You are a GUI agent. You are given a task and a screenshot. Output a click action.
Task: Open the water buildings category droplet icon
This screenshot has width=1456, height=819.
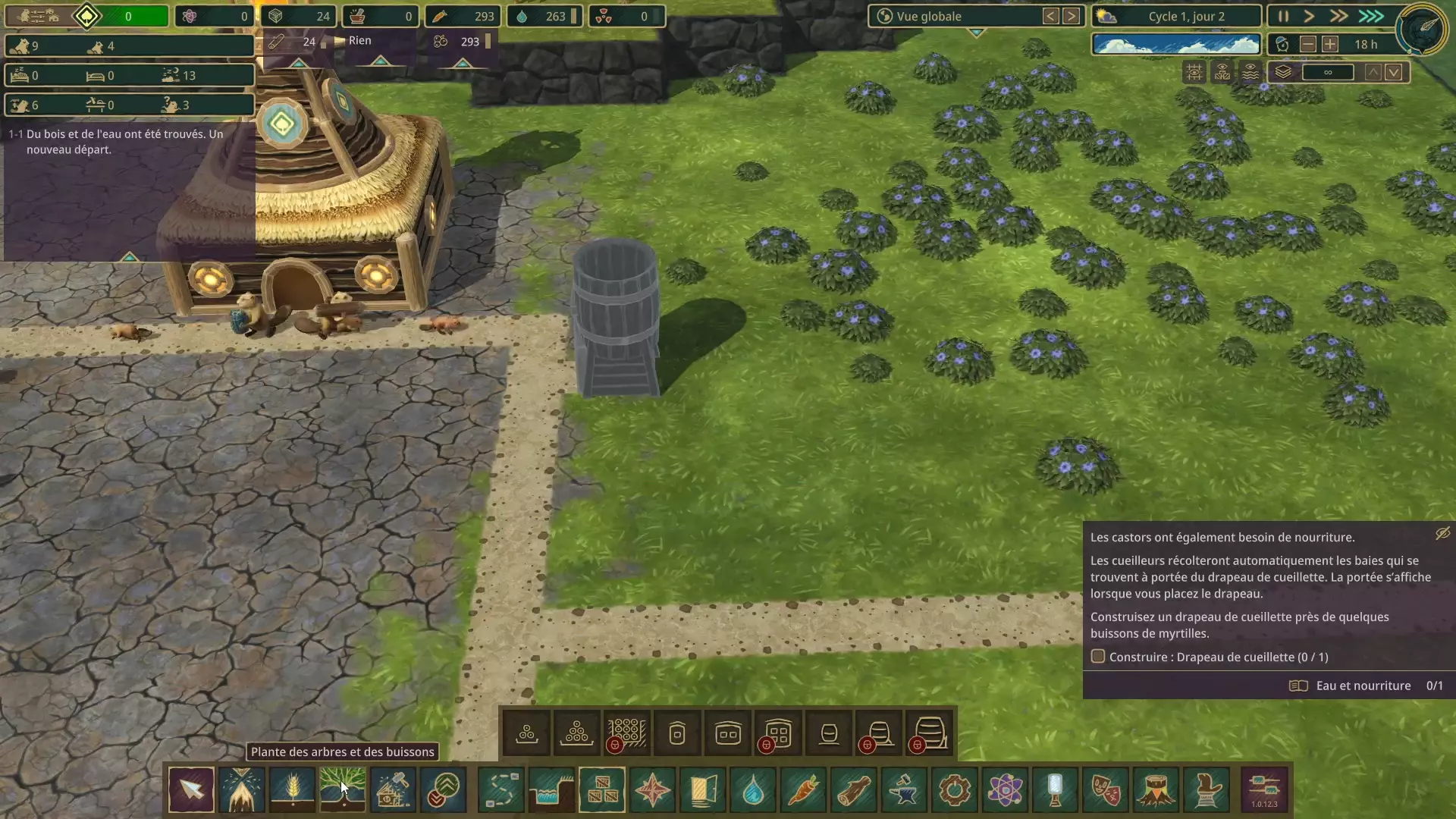[753, 789]
